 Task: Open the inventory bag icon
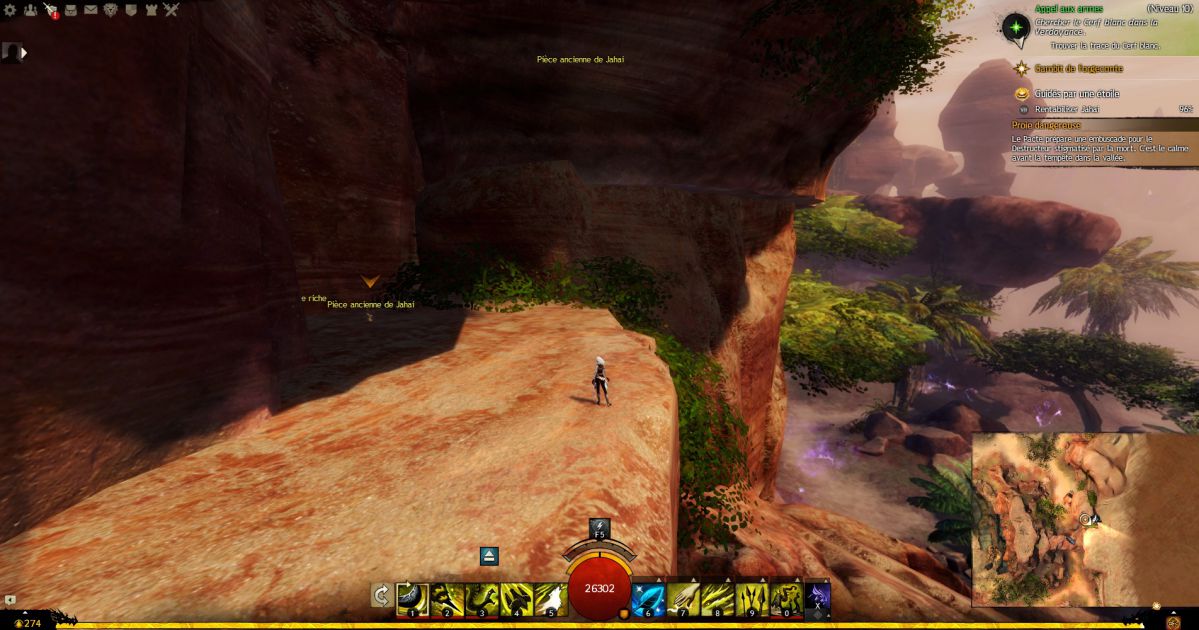coord(71,10)
